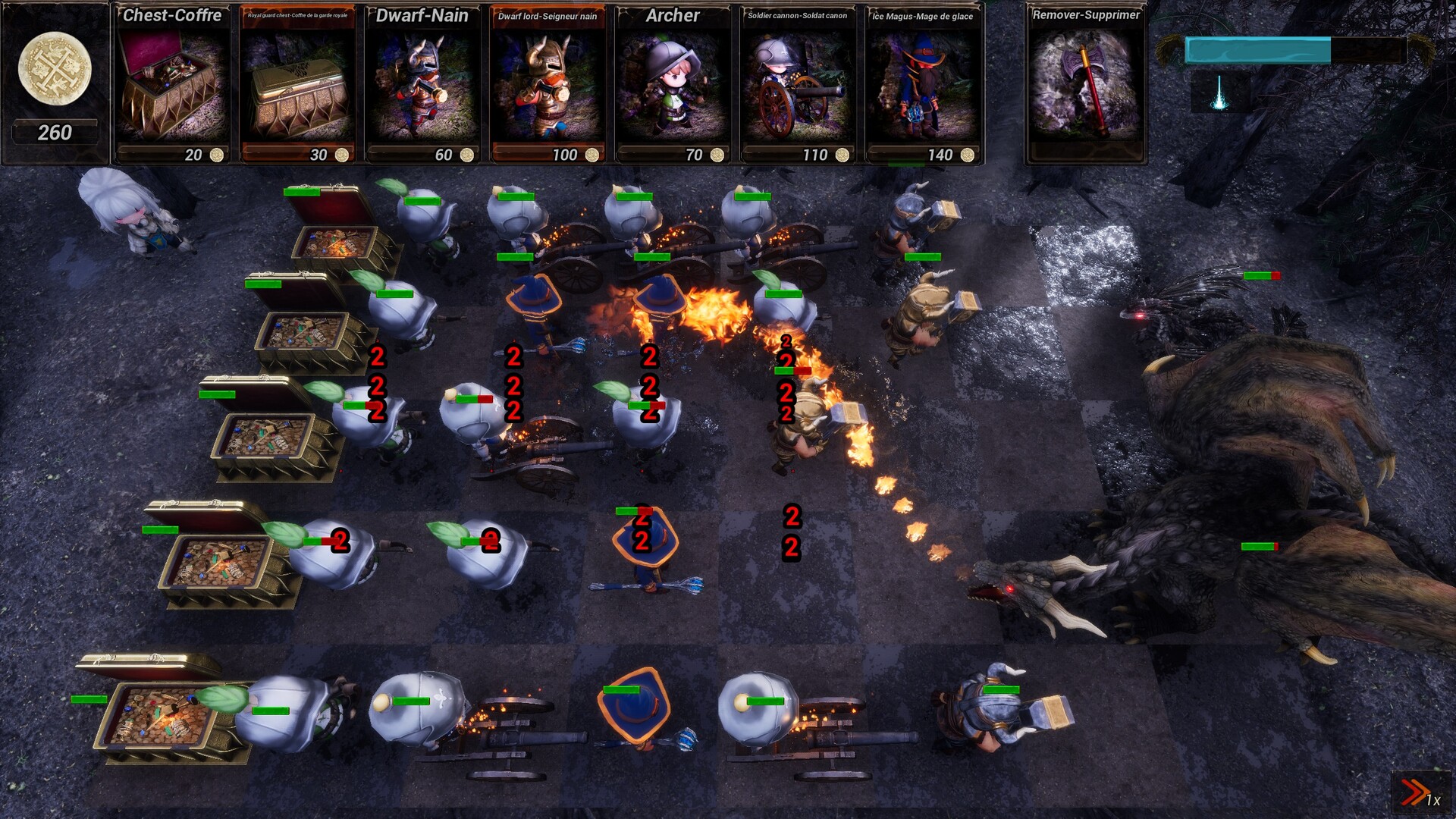Screen dimensions: 1456x819
Task: Click the gold coin emblem
Action: click(53, 68)
